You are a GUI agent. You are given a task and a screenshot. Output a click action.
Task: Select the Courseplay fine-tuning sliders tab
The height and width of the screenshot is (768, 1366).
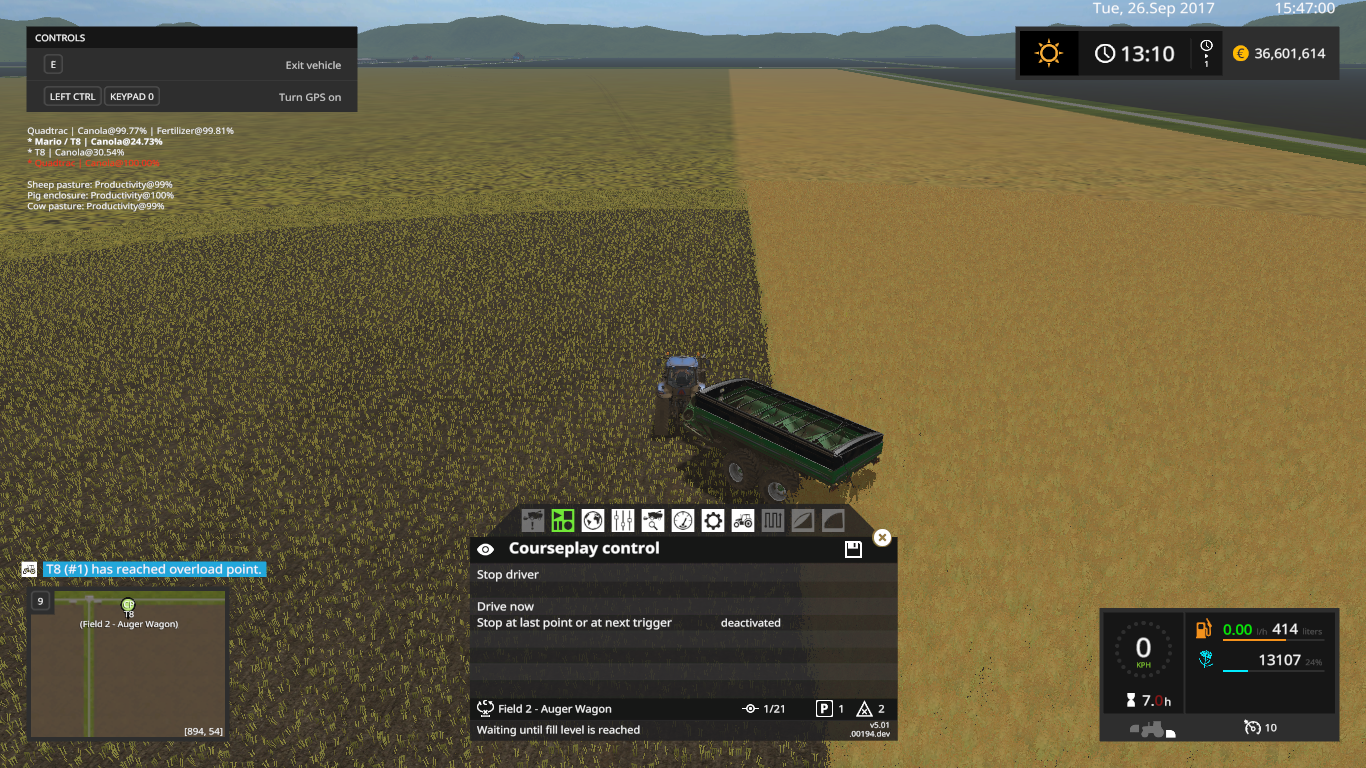coord(621,520)
